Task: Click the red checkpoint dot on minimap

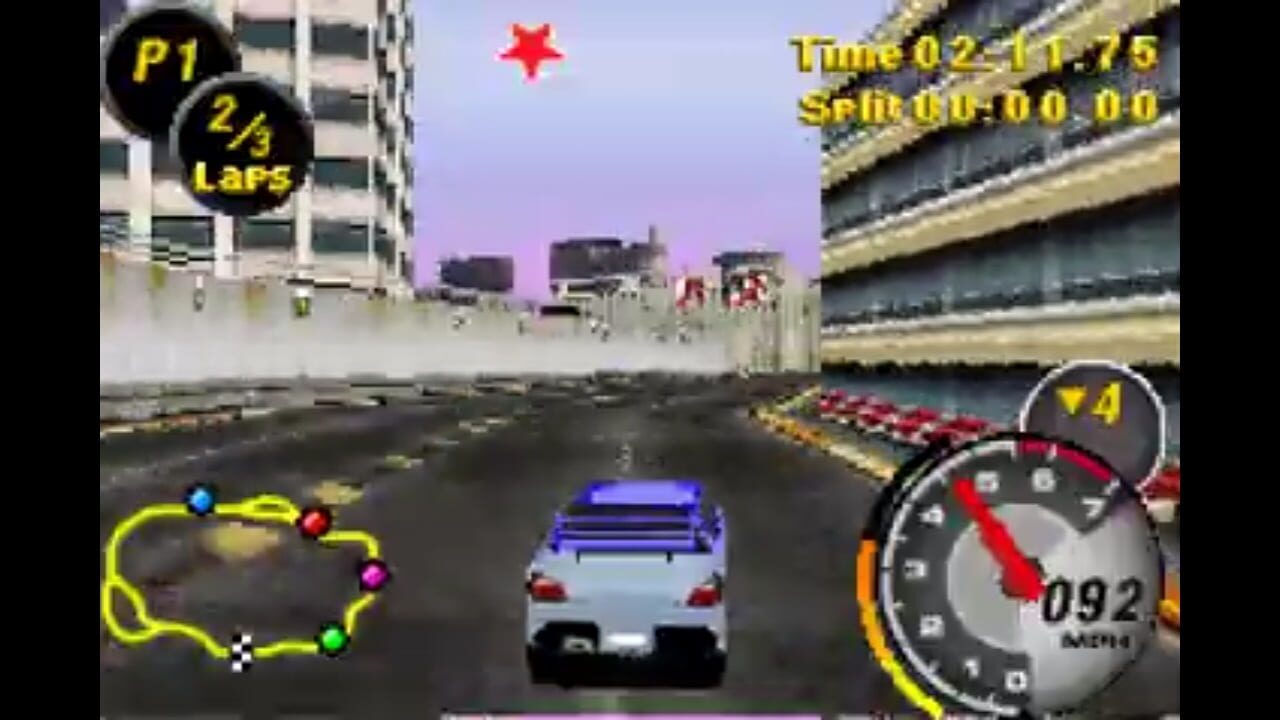Action: pyautogui.click(x=315, y=519)
